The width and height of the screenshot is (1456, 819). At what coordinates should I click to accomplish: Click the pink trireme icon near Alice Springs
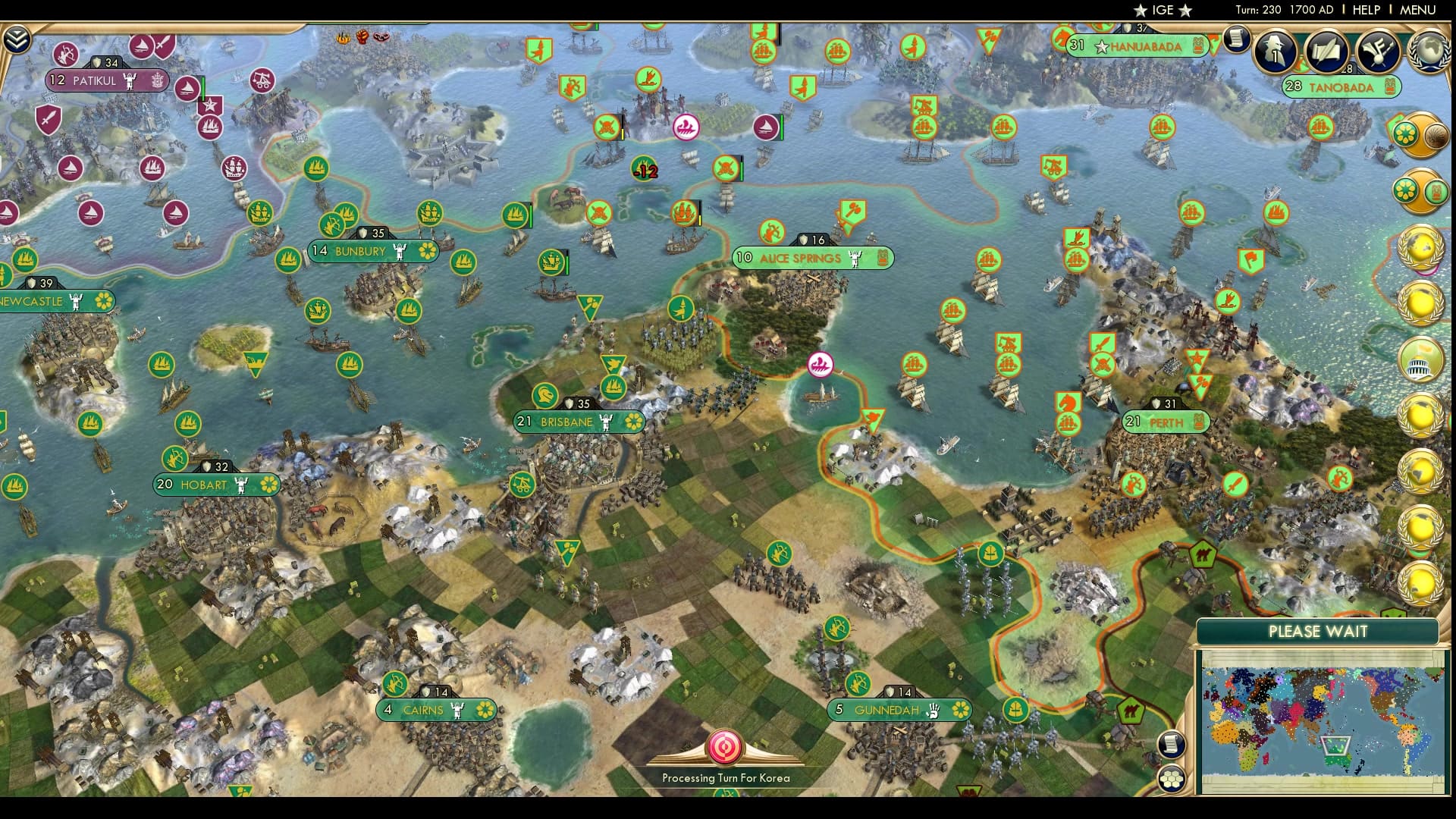(819, 364)
